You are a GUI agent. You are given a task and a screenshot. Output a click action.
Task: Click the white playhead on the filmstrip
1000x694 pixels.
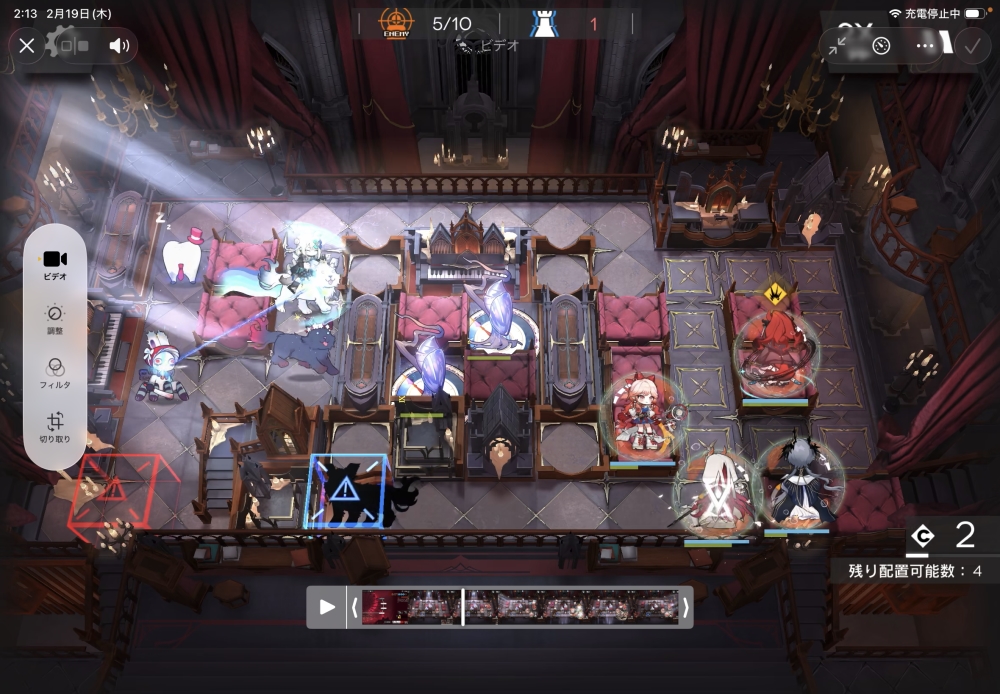[x=462, y=607]
